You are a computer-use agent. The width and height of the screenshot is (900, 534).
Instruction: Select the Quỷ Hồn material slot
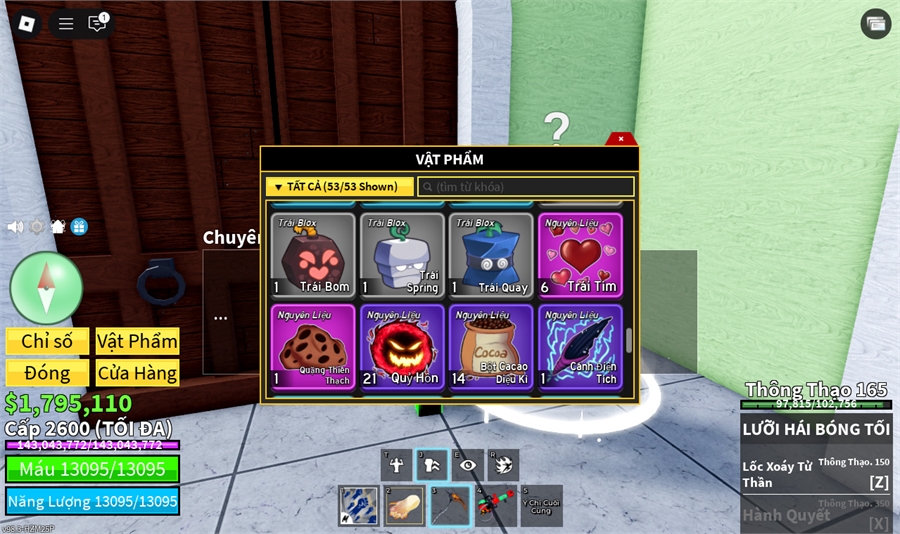click(x=402, y=347)
